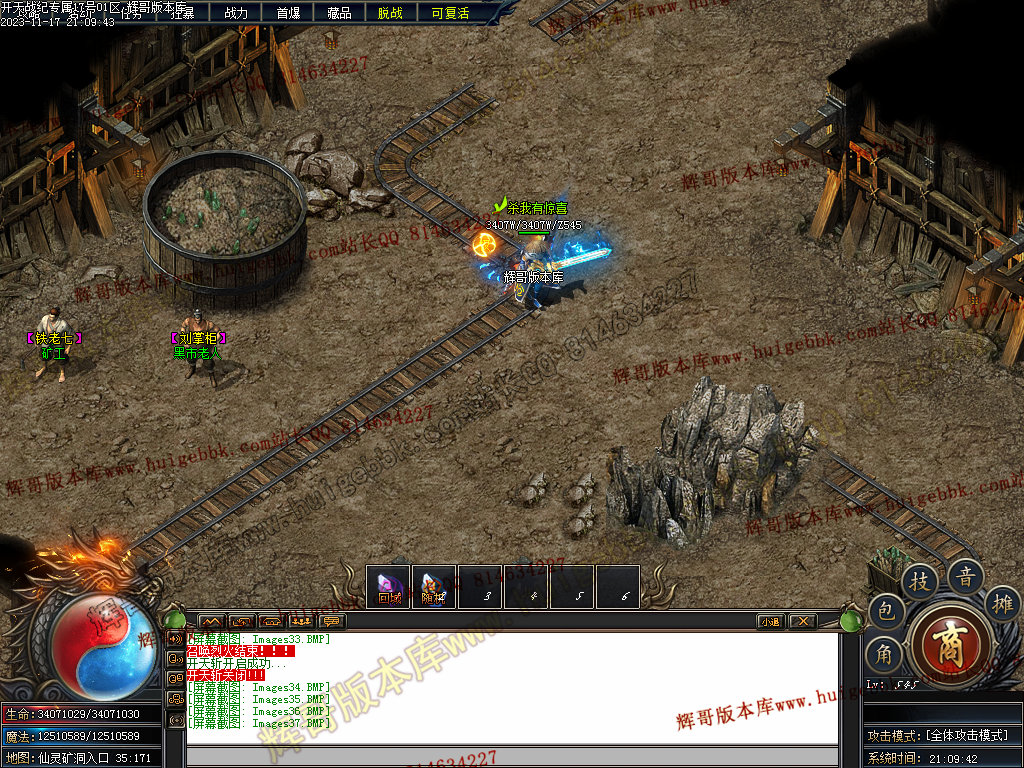Open the 技 skills panel

coord(920,580)
